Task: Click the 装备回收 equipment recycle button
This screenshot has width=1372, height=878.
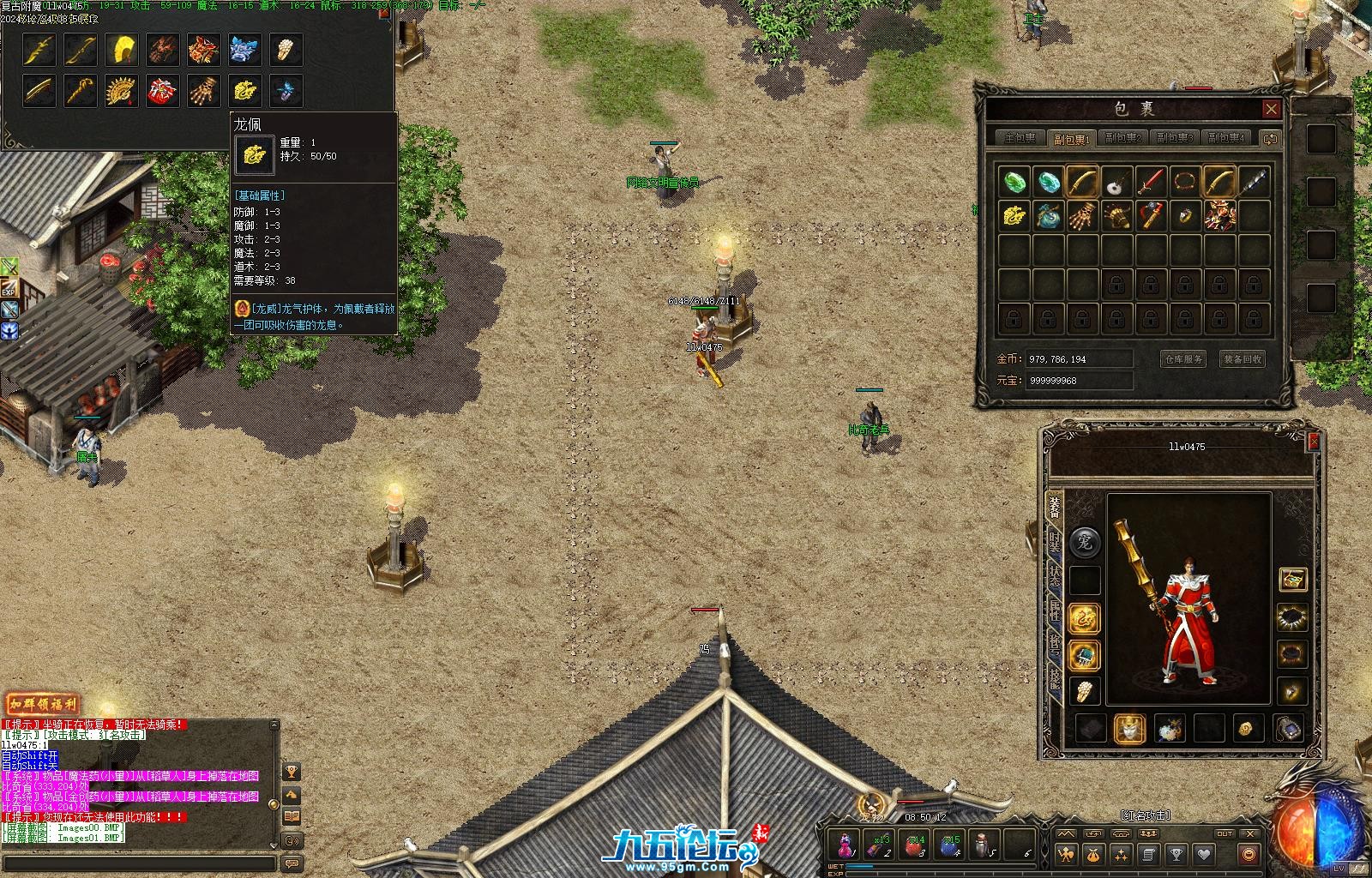Action: click(x=1243, y=359)
